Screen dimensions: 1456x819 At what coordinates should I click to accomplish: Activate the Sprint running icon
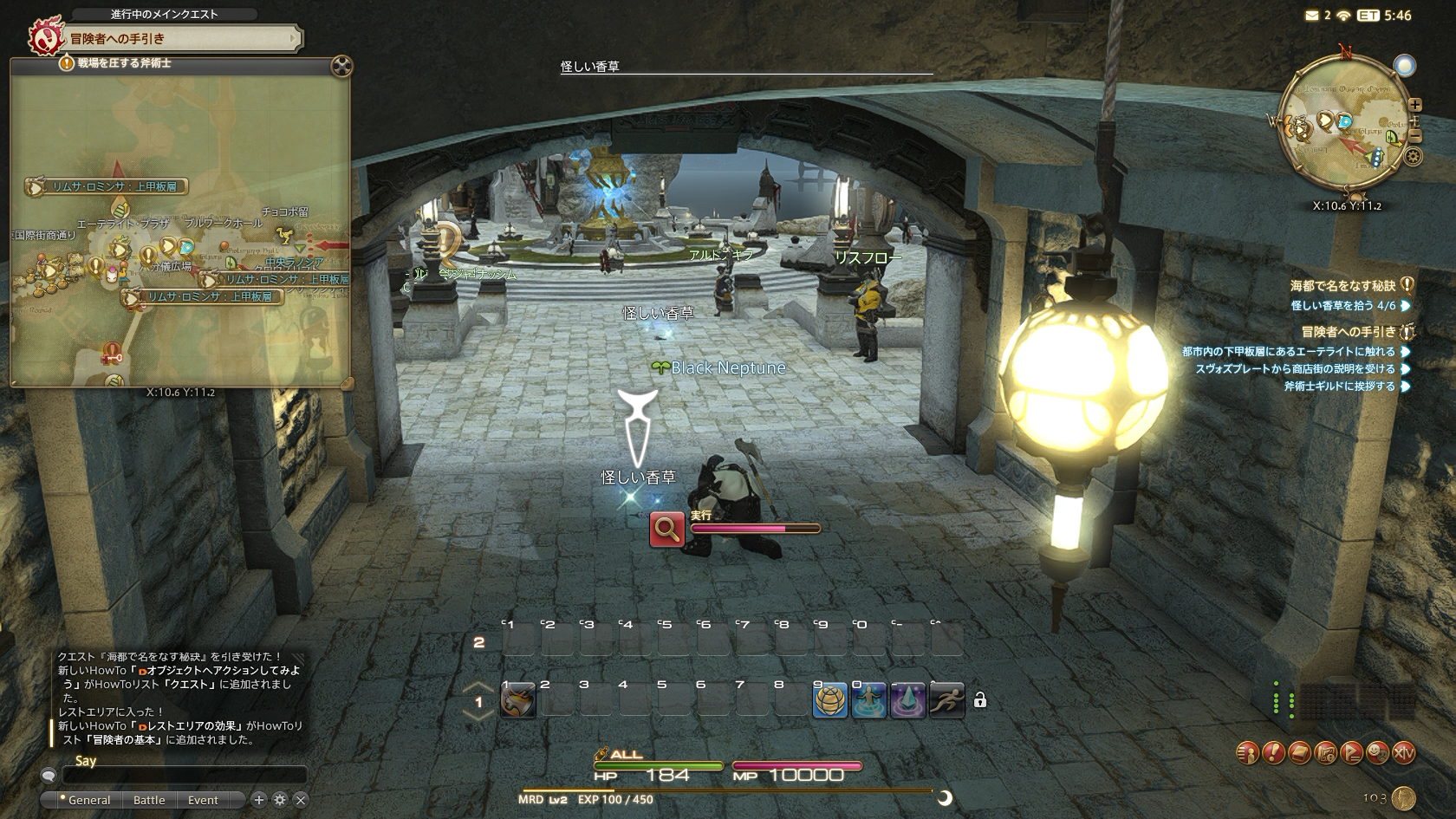click(946, 700)
